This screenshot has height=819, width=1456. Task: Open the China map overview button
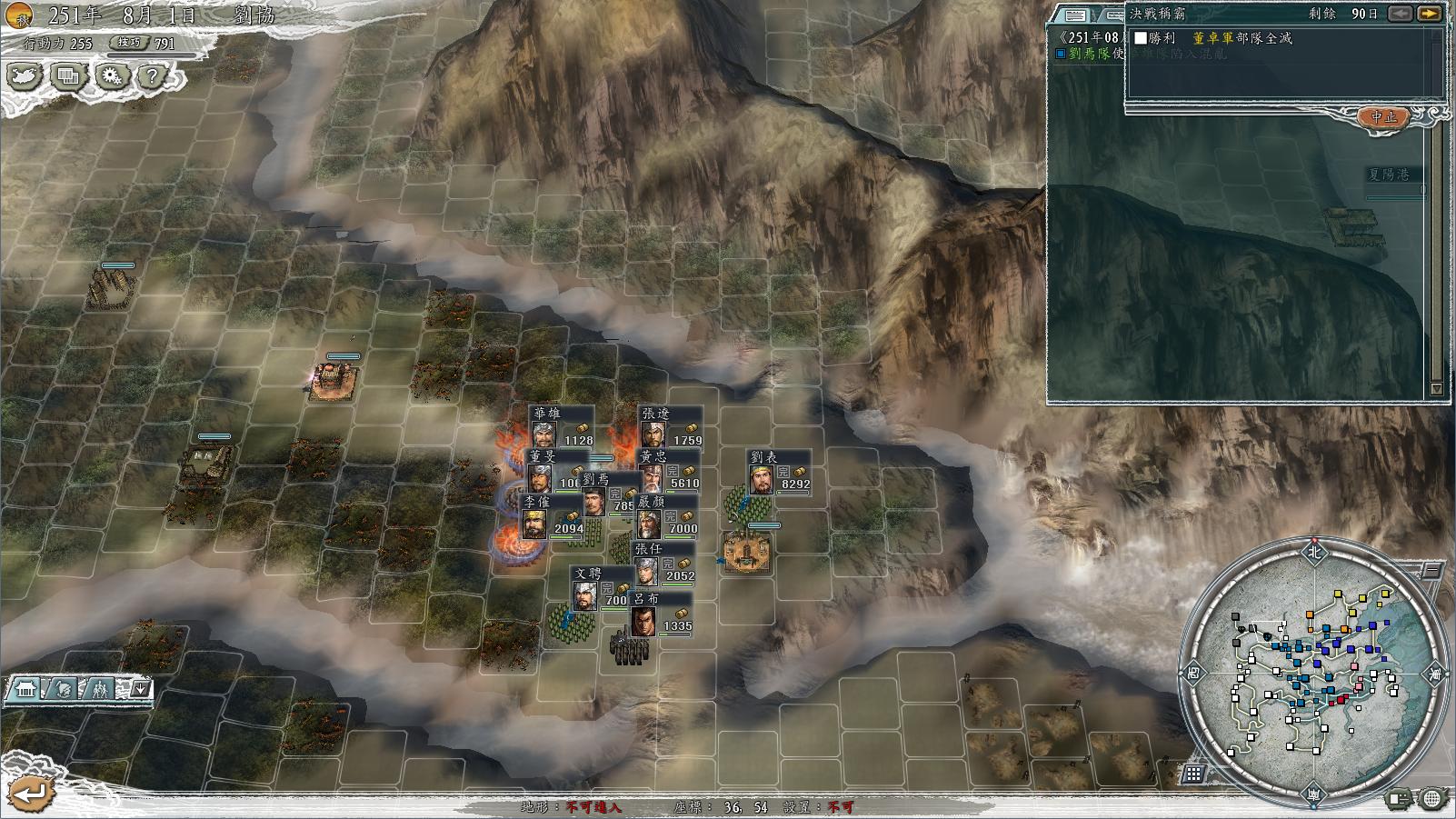click(x=25, y=76)
